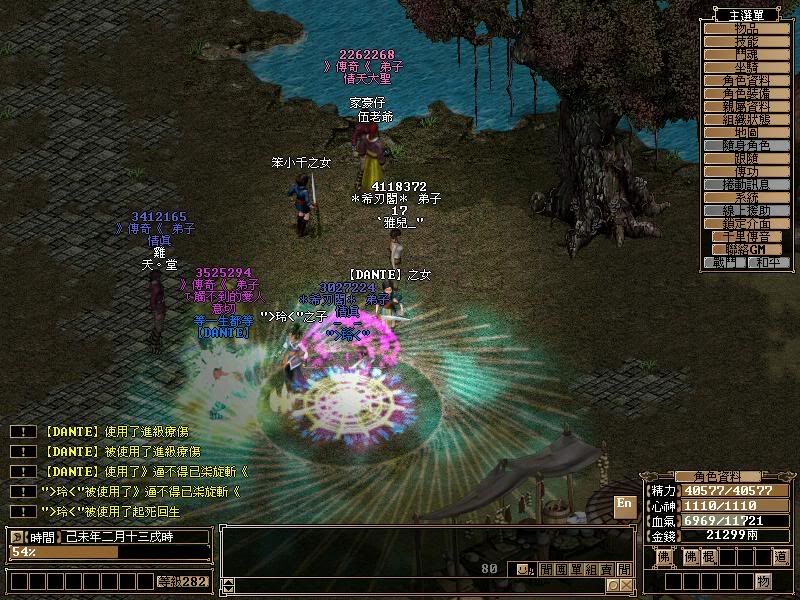View 組織狀態 organization status

747,119
